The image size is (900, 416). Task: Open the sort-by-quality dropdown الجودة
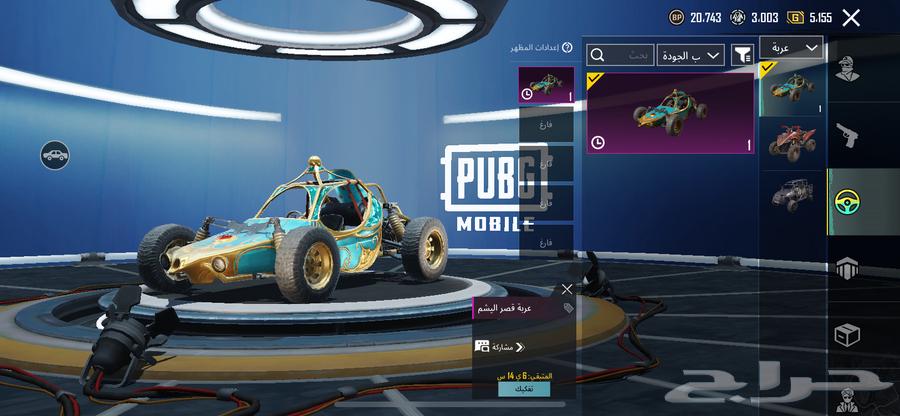point(690,55)
